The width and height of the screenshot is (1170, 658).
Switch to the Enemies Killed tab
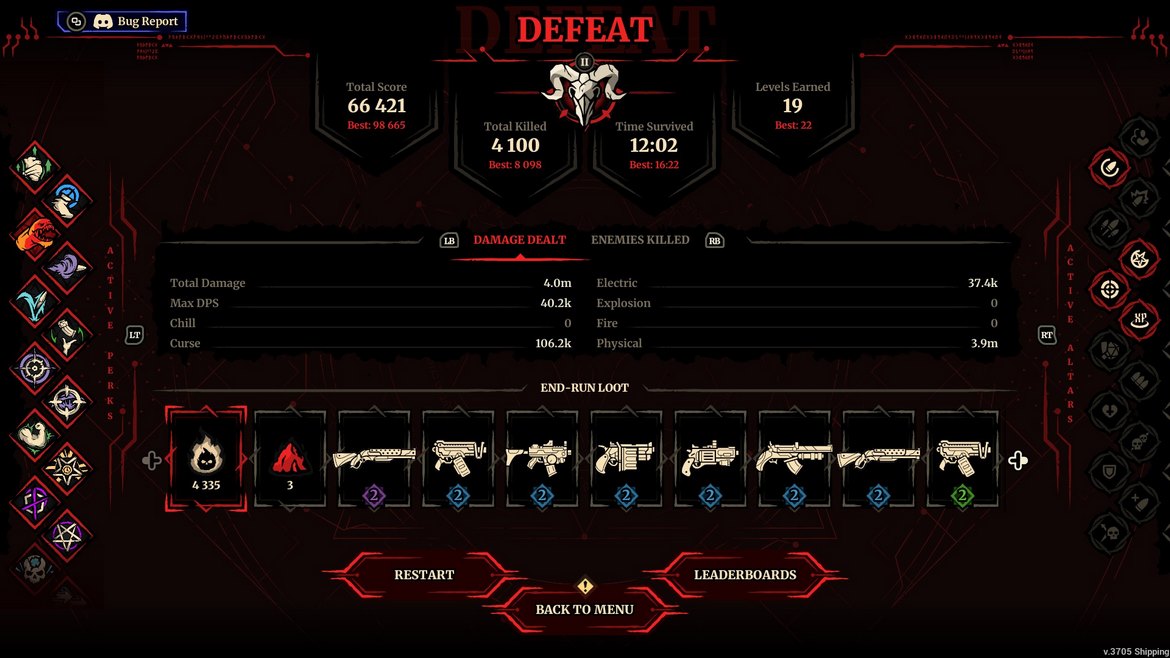tap(640, 240)
